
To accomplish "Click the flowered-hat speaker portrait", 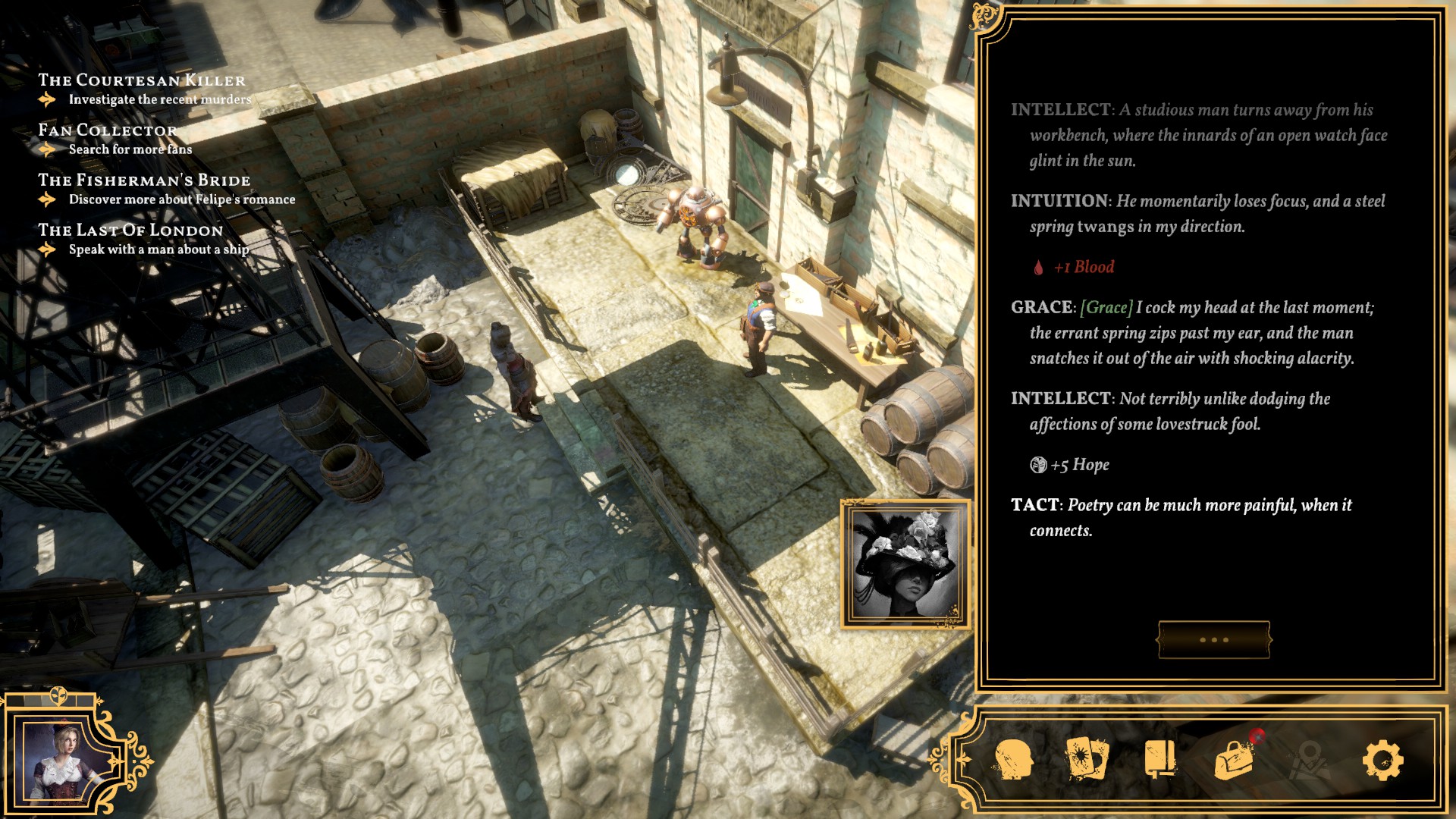I will point(905,564).
